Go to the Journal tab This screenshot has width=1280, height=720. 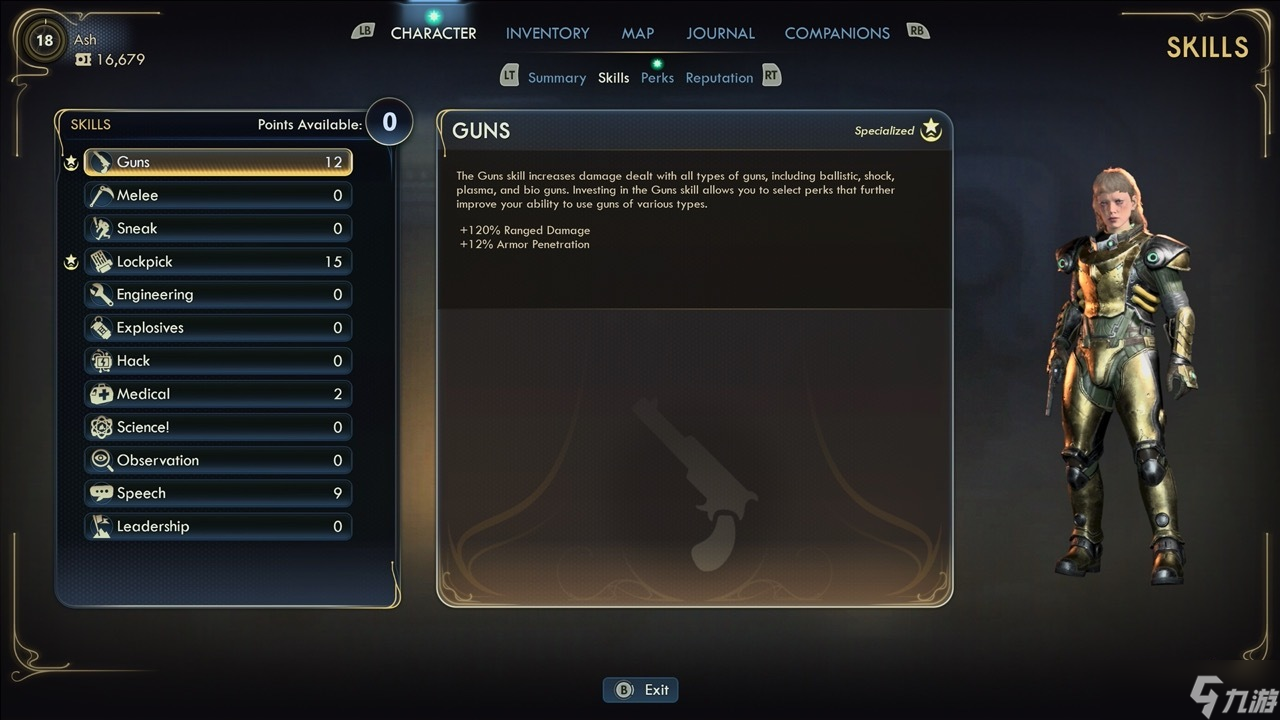(719, 33)
